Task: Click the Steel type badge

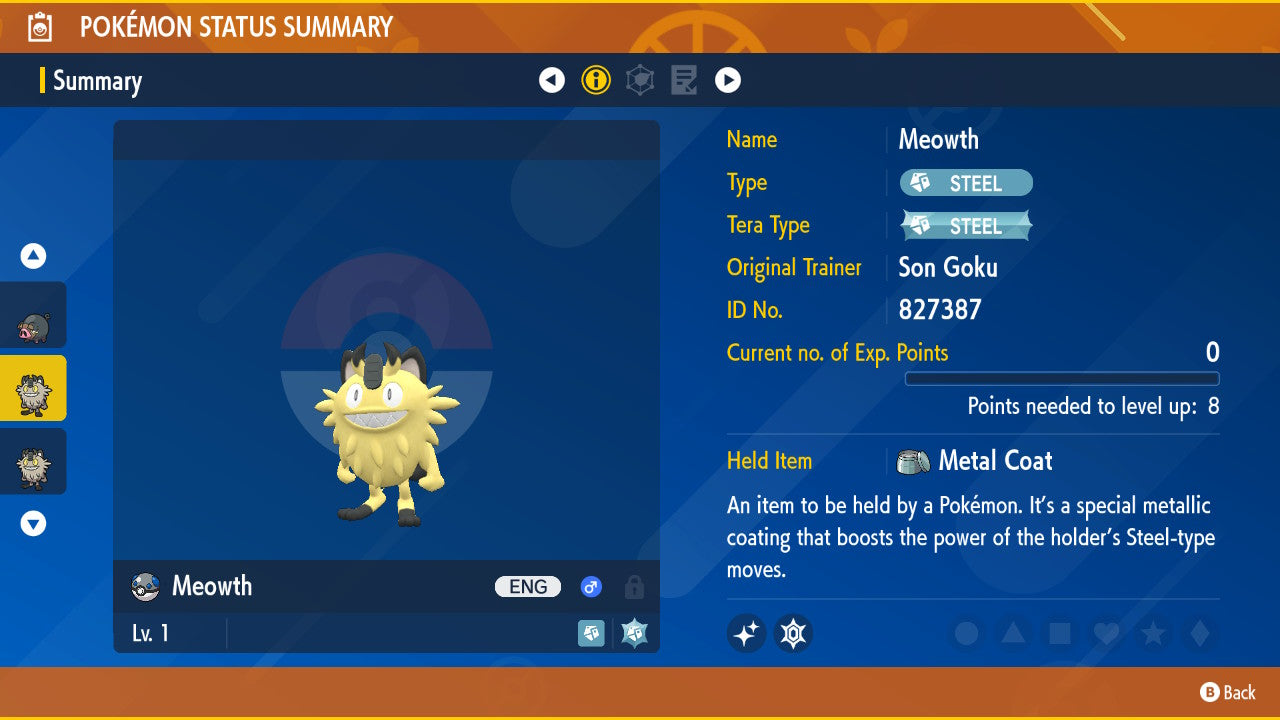Action: pos(964,183)
